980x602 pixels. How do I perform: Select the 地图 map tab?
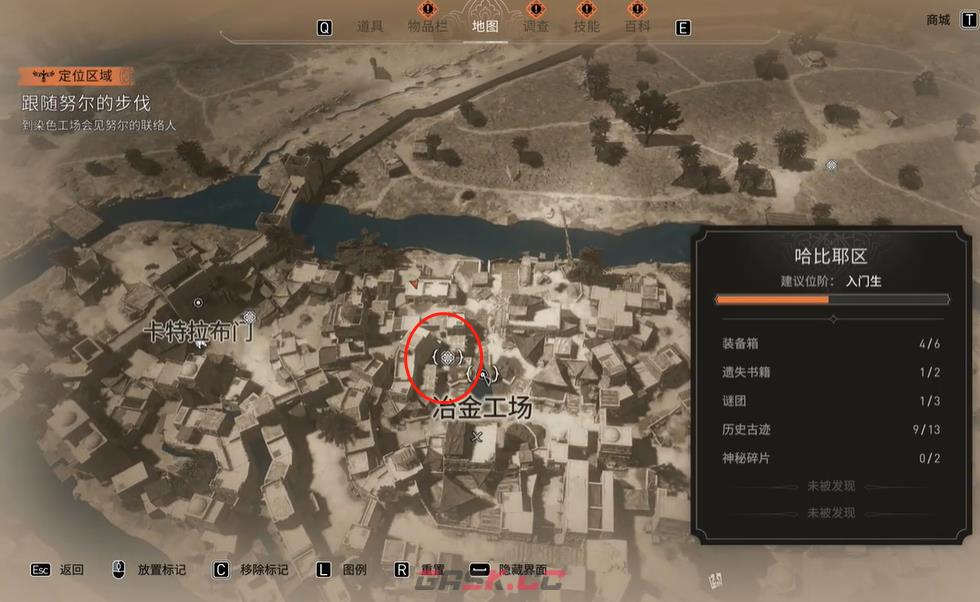pos(484,27)
